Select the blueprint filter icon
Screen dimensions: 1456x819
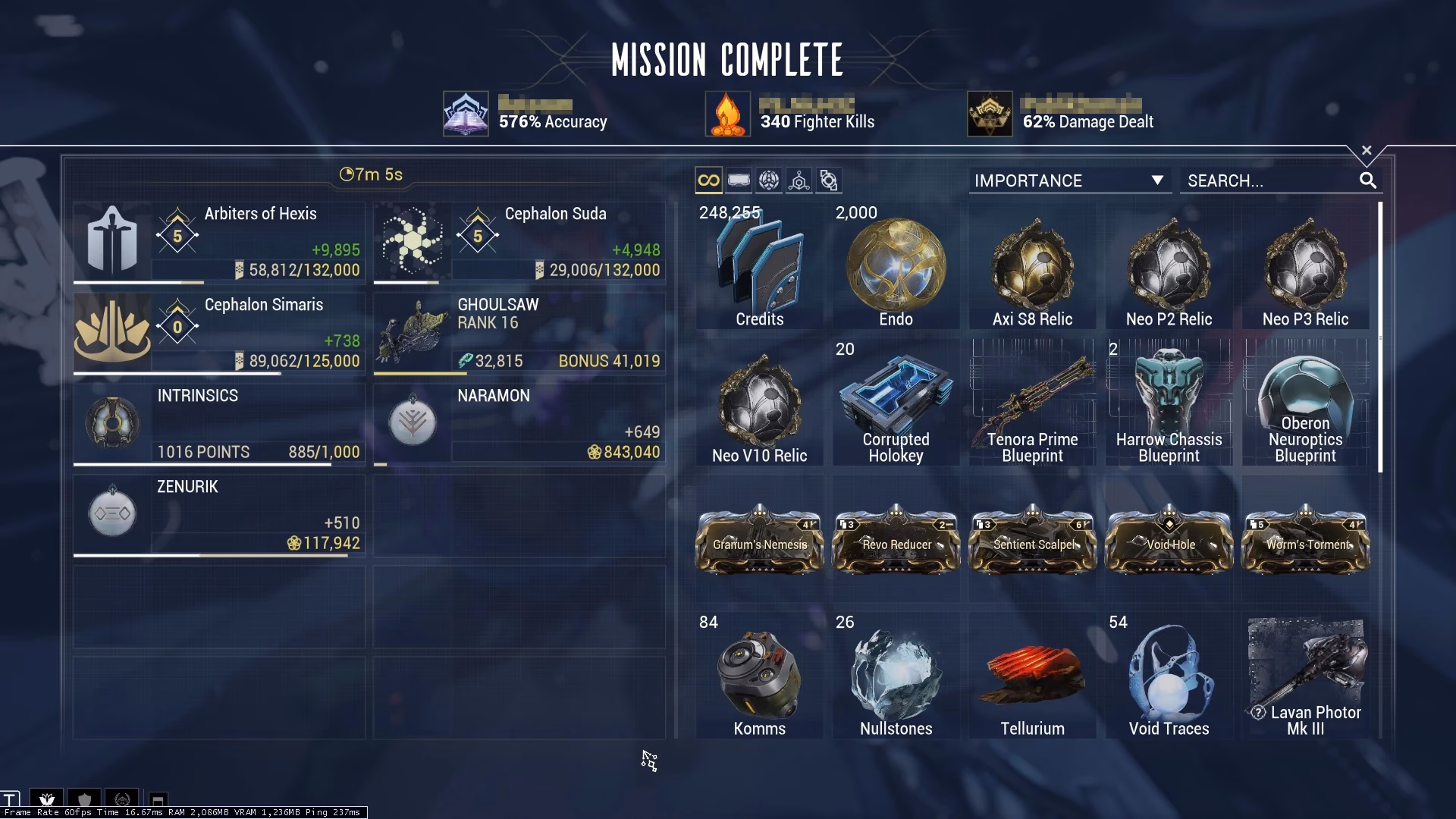(828, 180)
